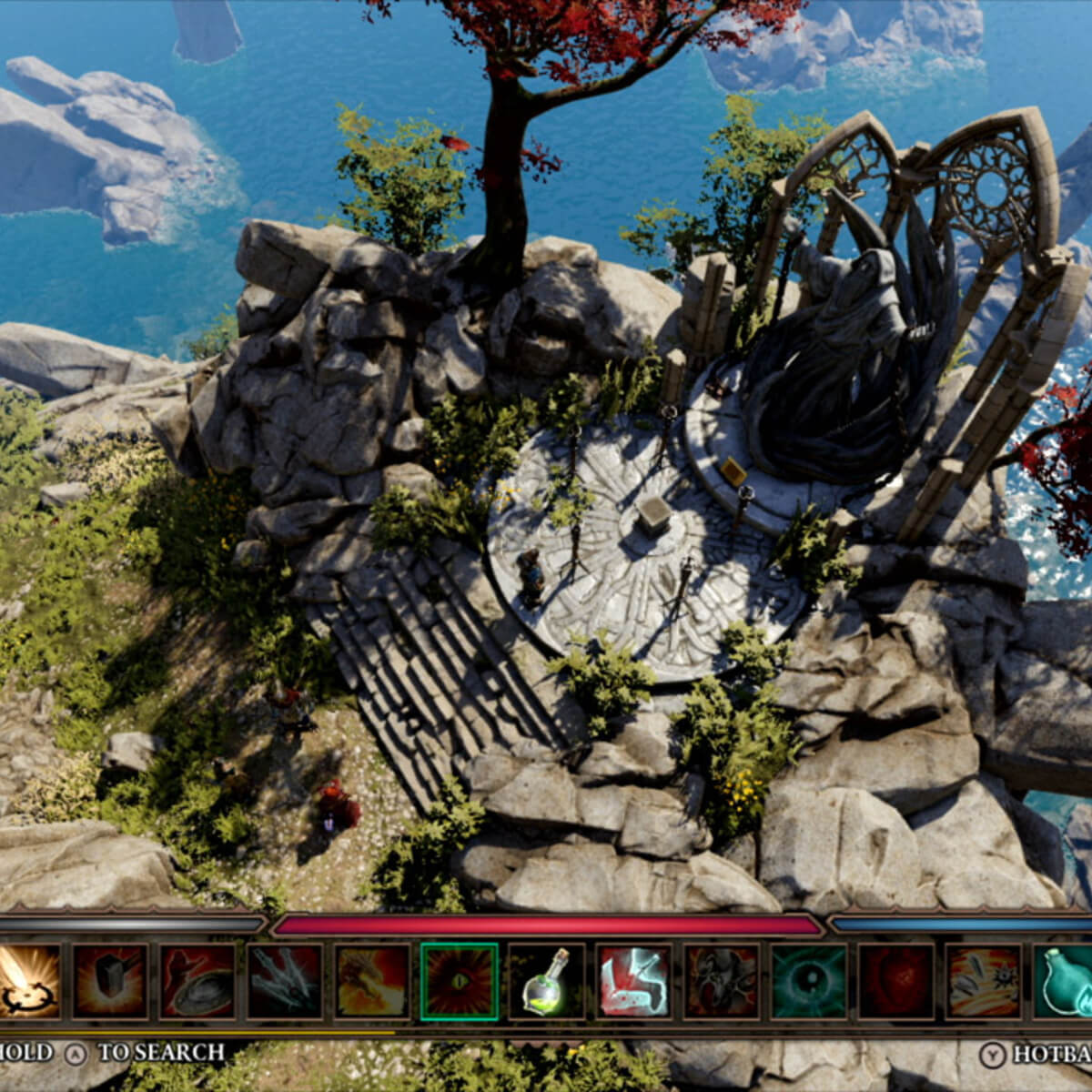
Task: Select the teal bottle hotbar slot
Action: click(1065, 980)
